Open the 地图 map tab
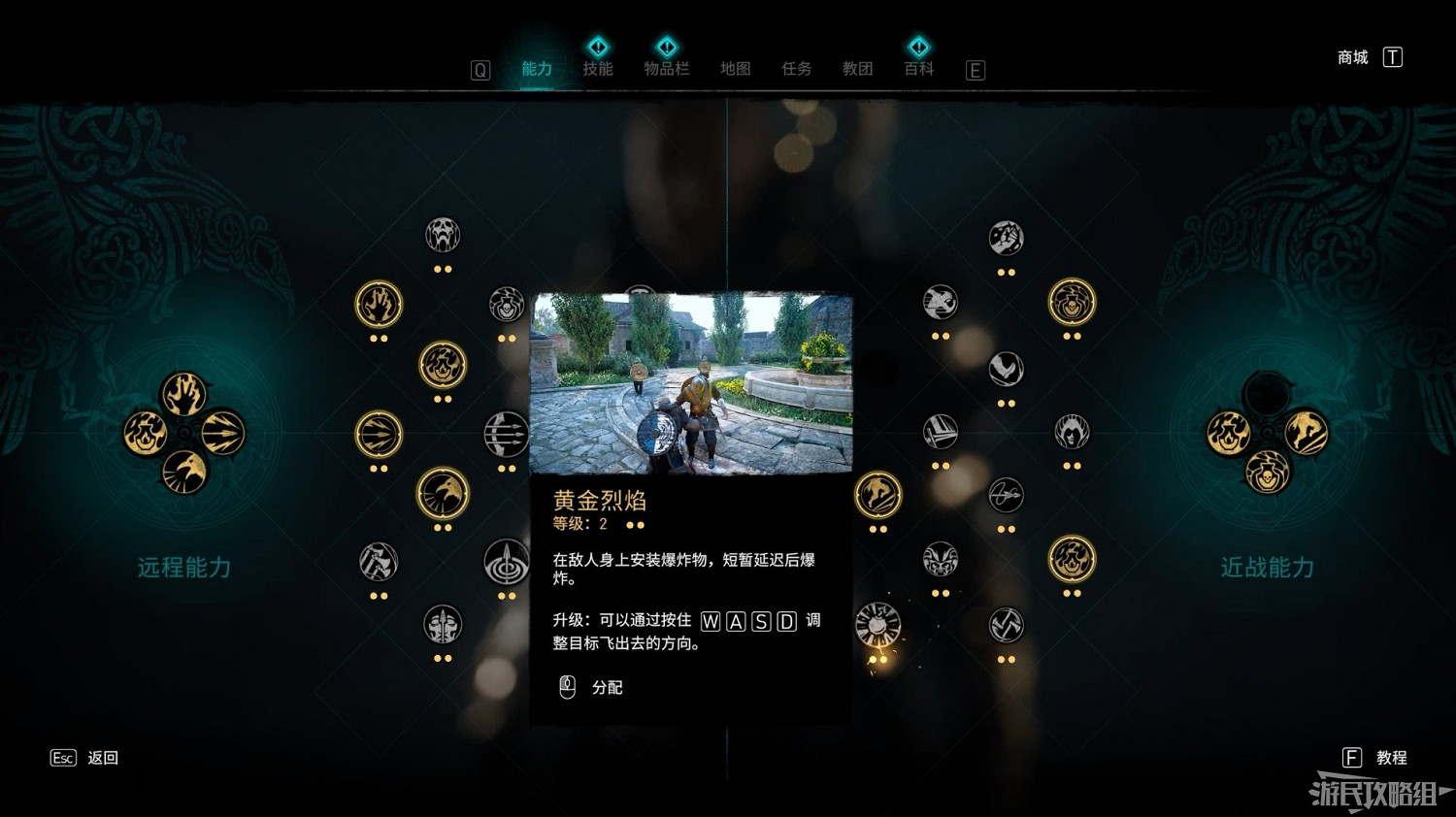 (x=735, y=69)
